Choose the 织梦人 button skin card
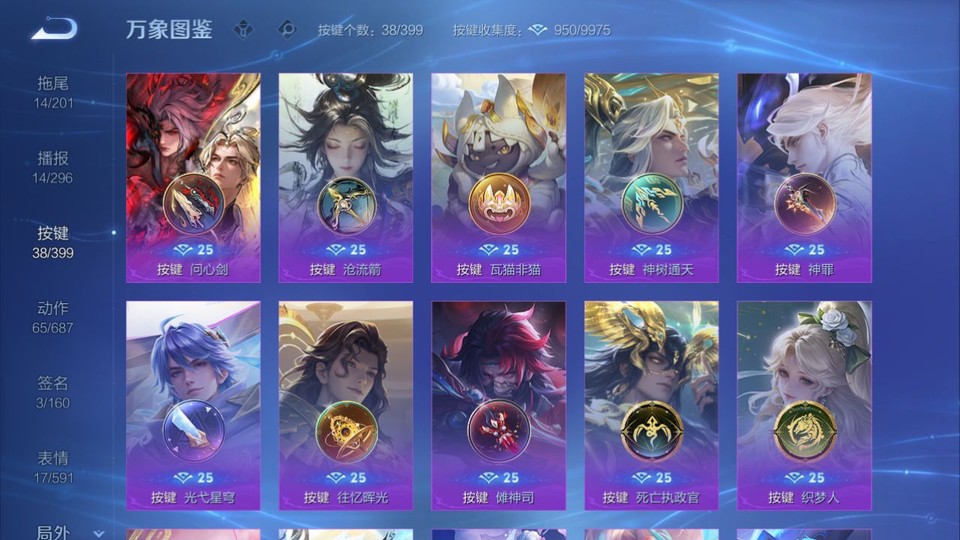960x540 pixels. (x=804, y=406)
